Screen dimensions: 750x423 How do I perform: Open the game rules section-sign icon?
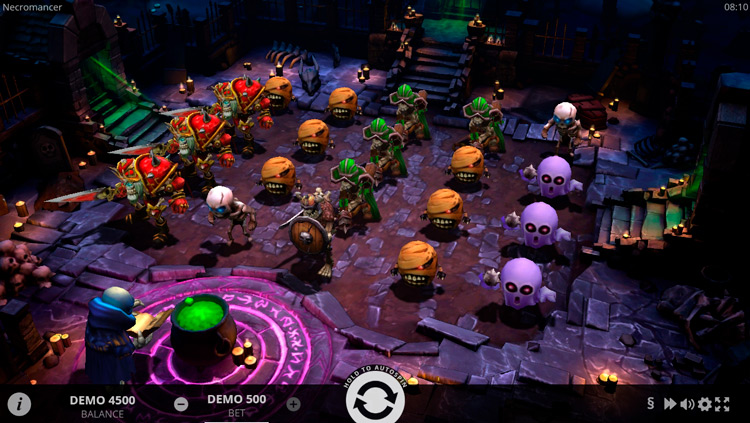(651, 404)
